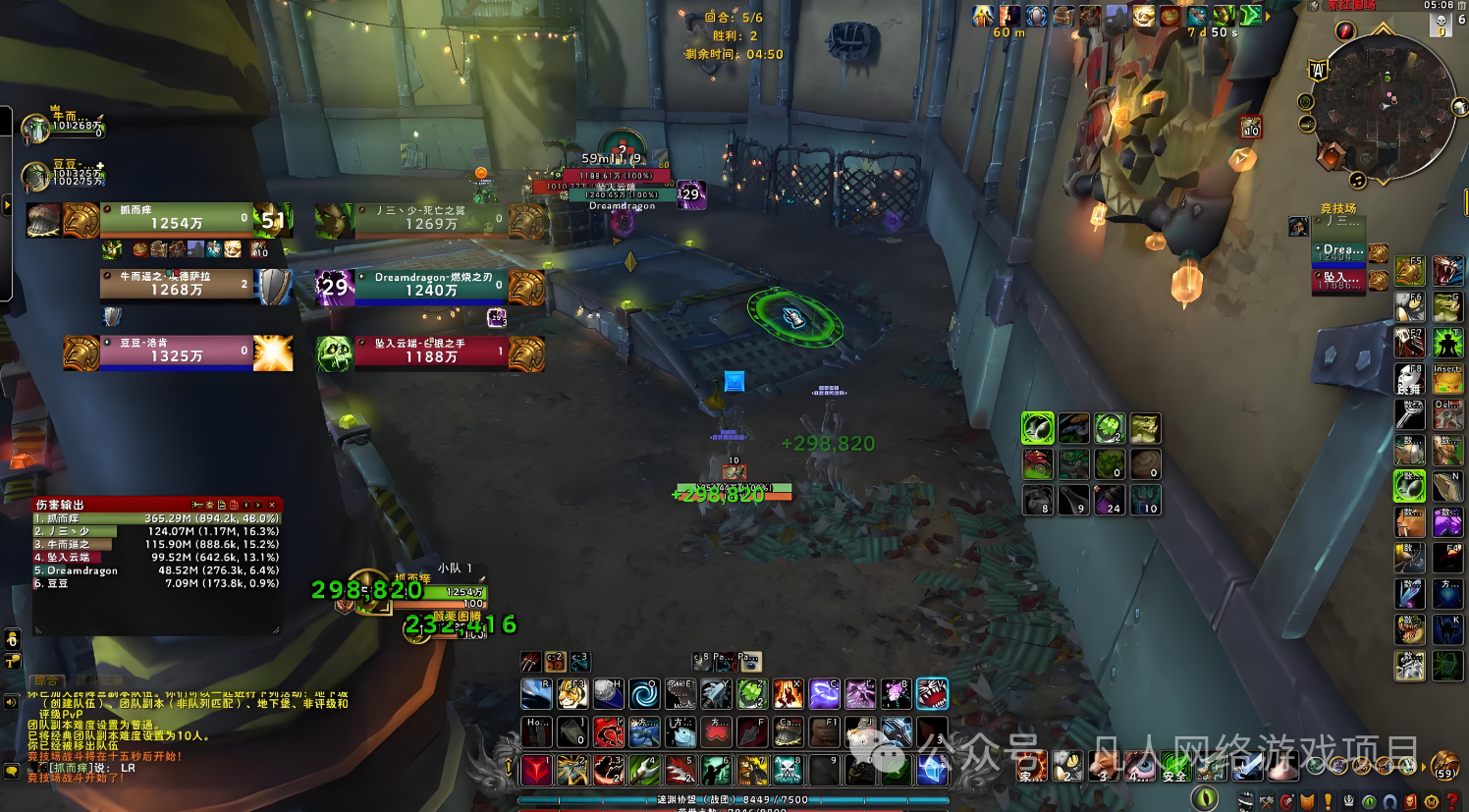
Task: Use the blue swirl ability bound to Q
Action: click(x=644, y=694)
